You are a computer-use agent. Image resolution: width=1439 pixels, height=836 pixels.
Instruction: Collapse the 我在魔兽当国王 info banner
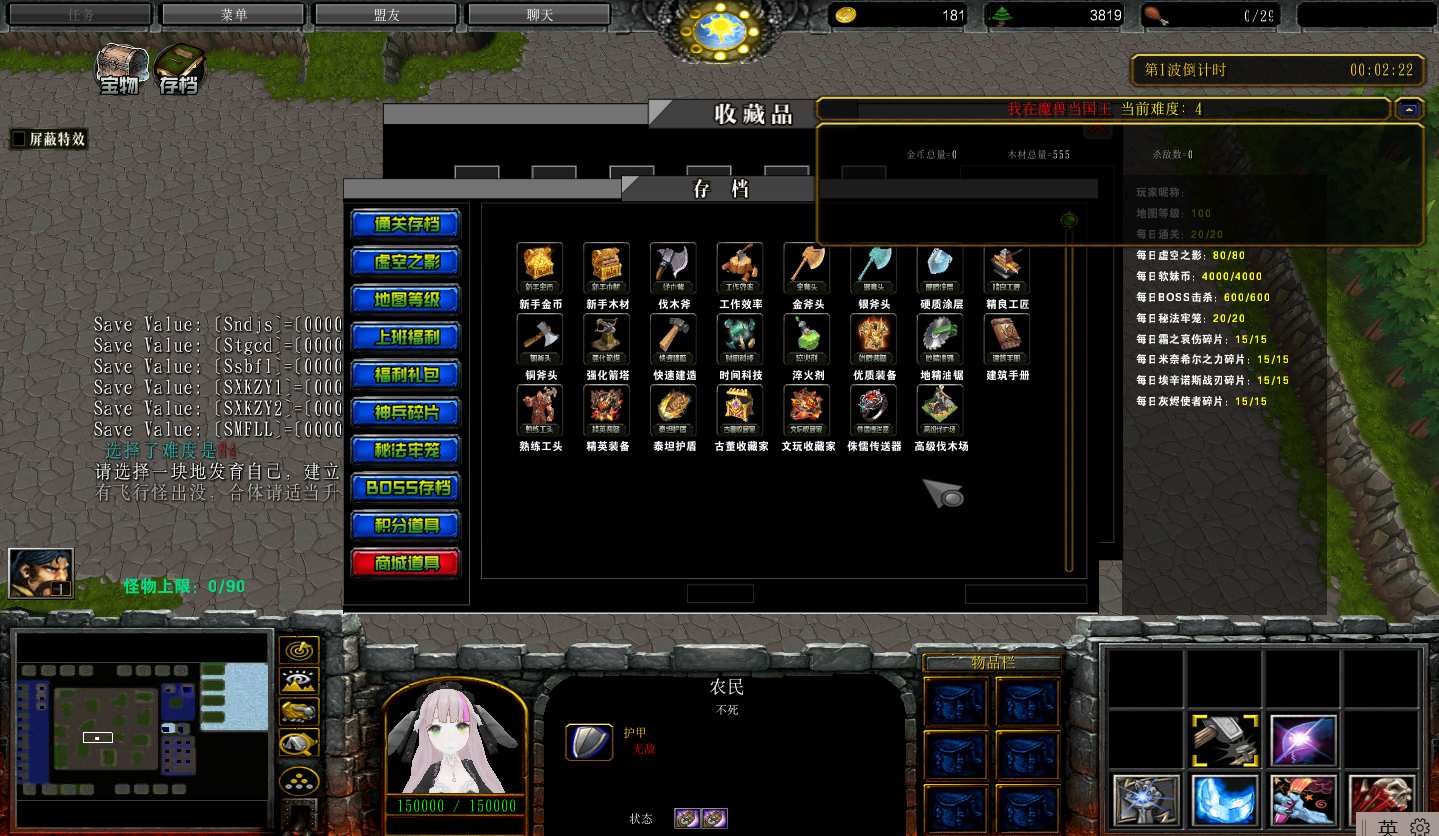pos(1409,109)
